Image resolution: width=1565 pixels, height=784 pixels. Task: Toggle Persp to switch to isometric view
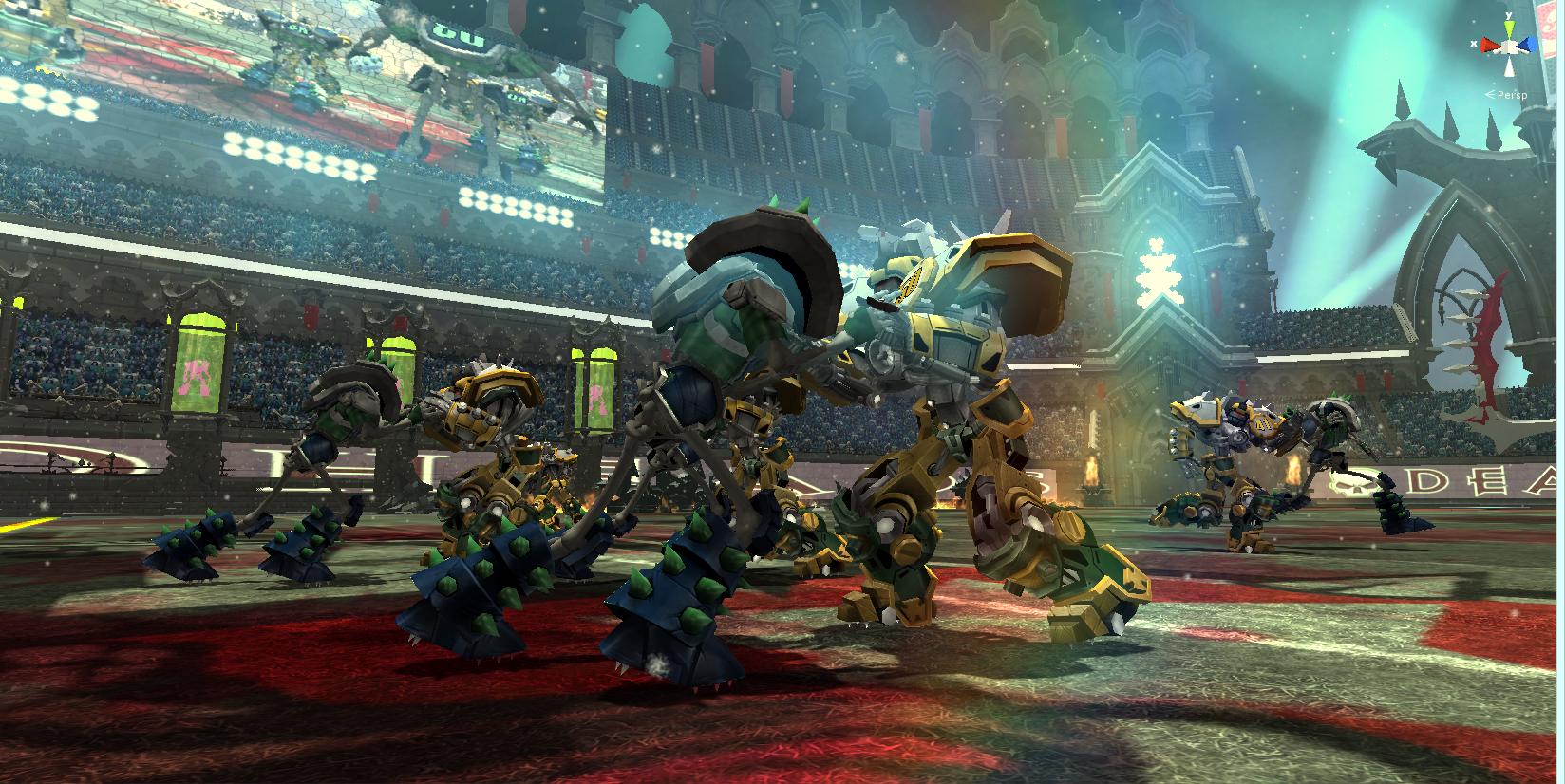pos(1512,95)
